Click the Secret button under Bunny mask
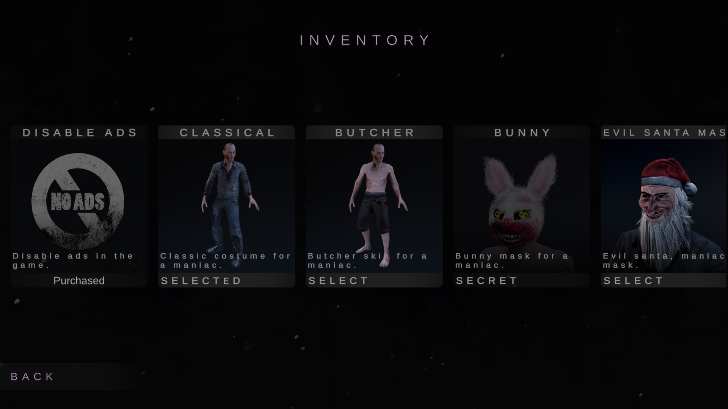Viewport: 728px width, 409px height. click(x=521, y=281)
